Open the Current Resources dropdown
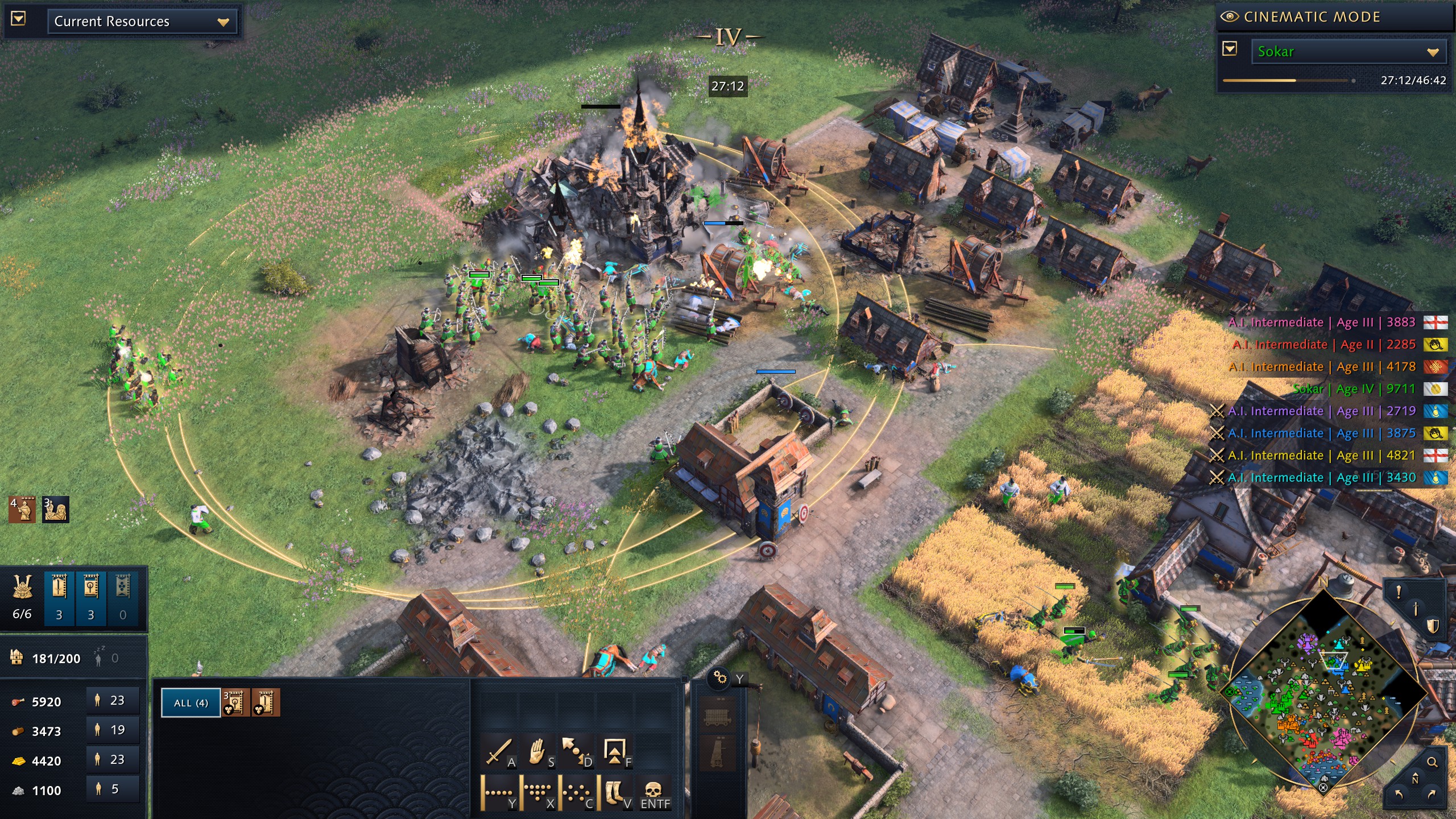Image resolution: width=1456 pixels, height=819 pixels. pos(142,22)
